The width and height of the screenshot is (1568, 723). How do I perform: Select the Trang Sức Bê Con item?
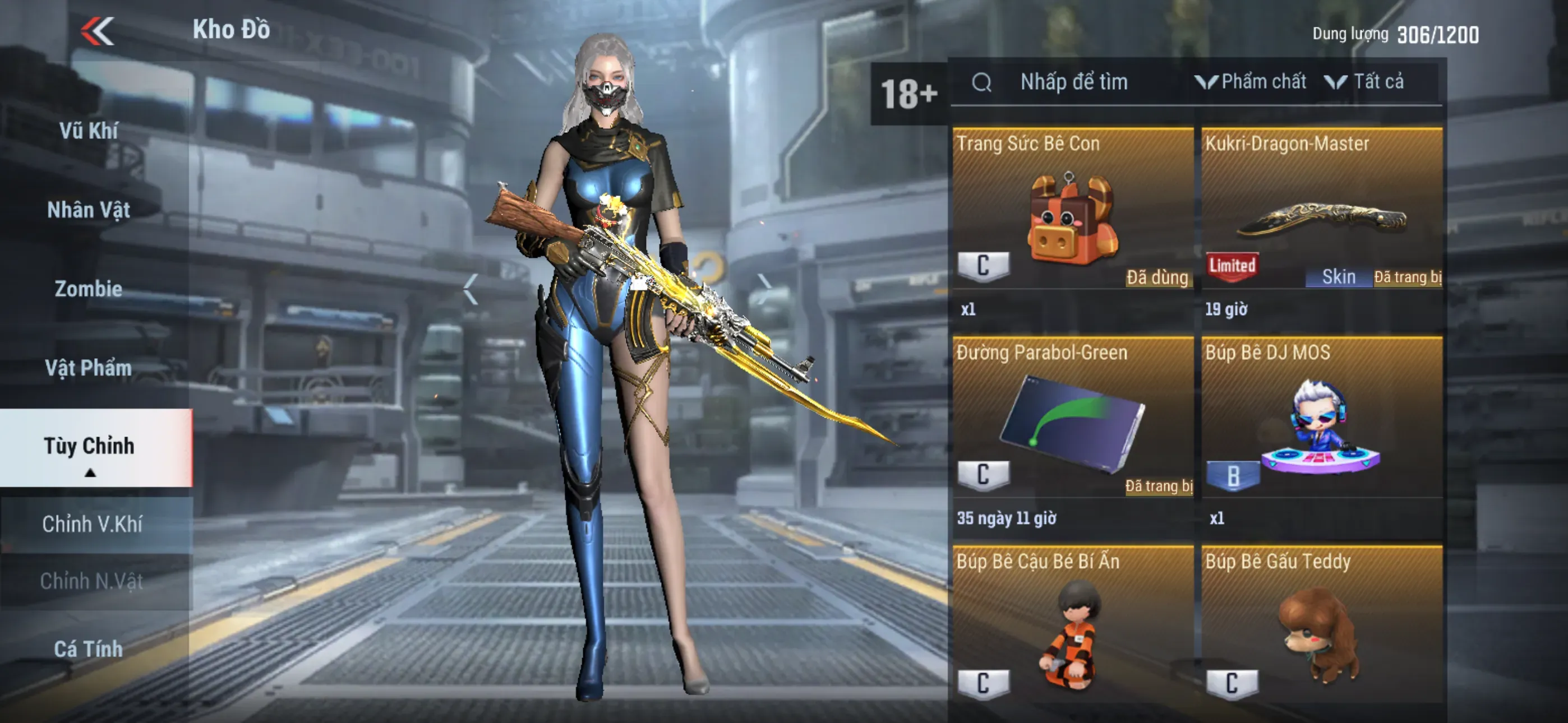click(1072, 219)
